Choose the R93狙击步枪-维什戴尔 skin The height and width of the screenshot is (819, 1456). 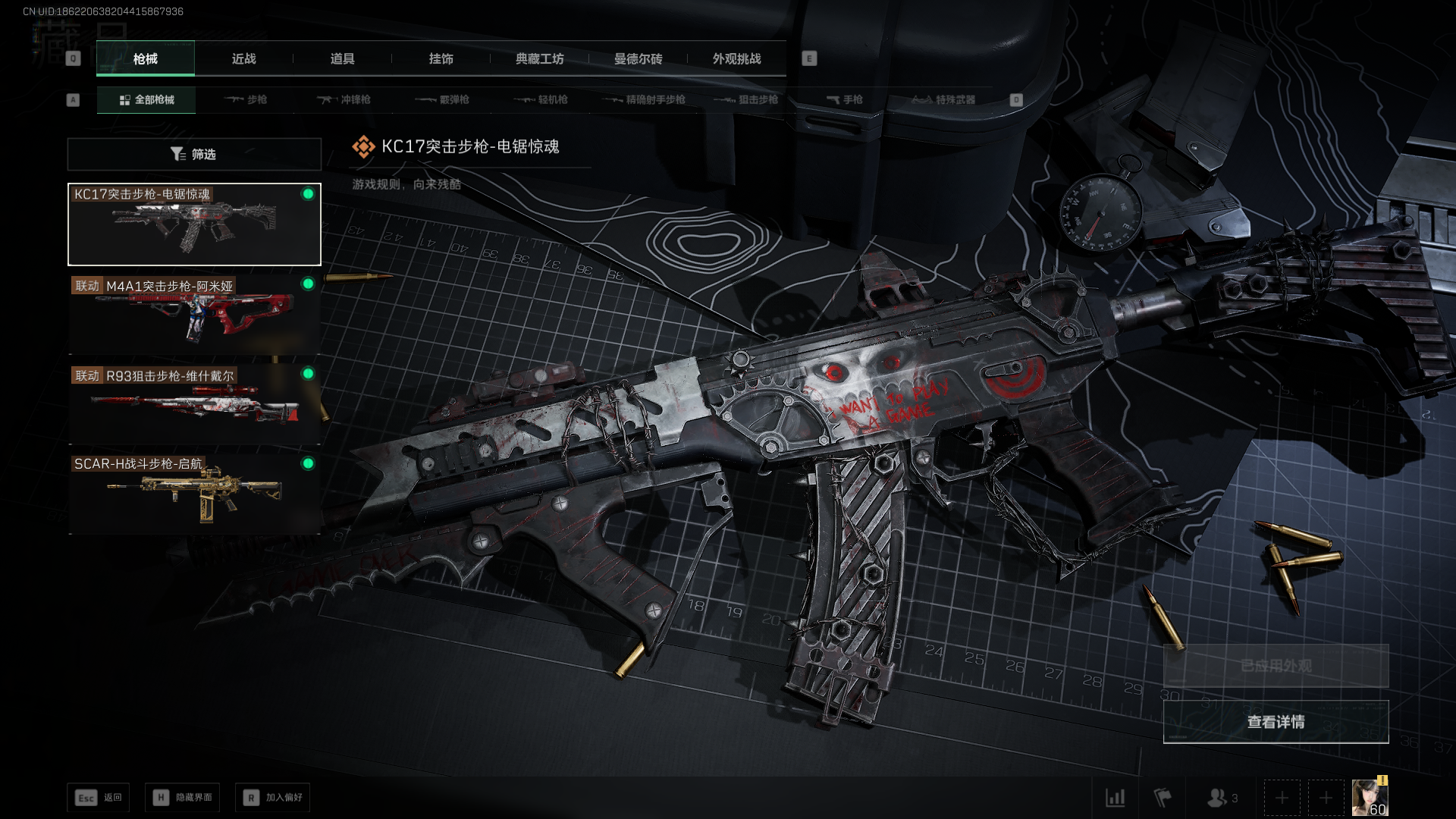(x=194, y=404)
